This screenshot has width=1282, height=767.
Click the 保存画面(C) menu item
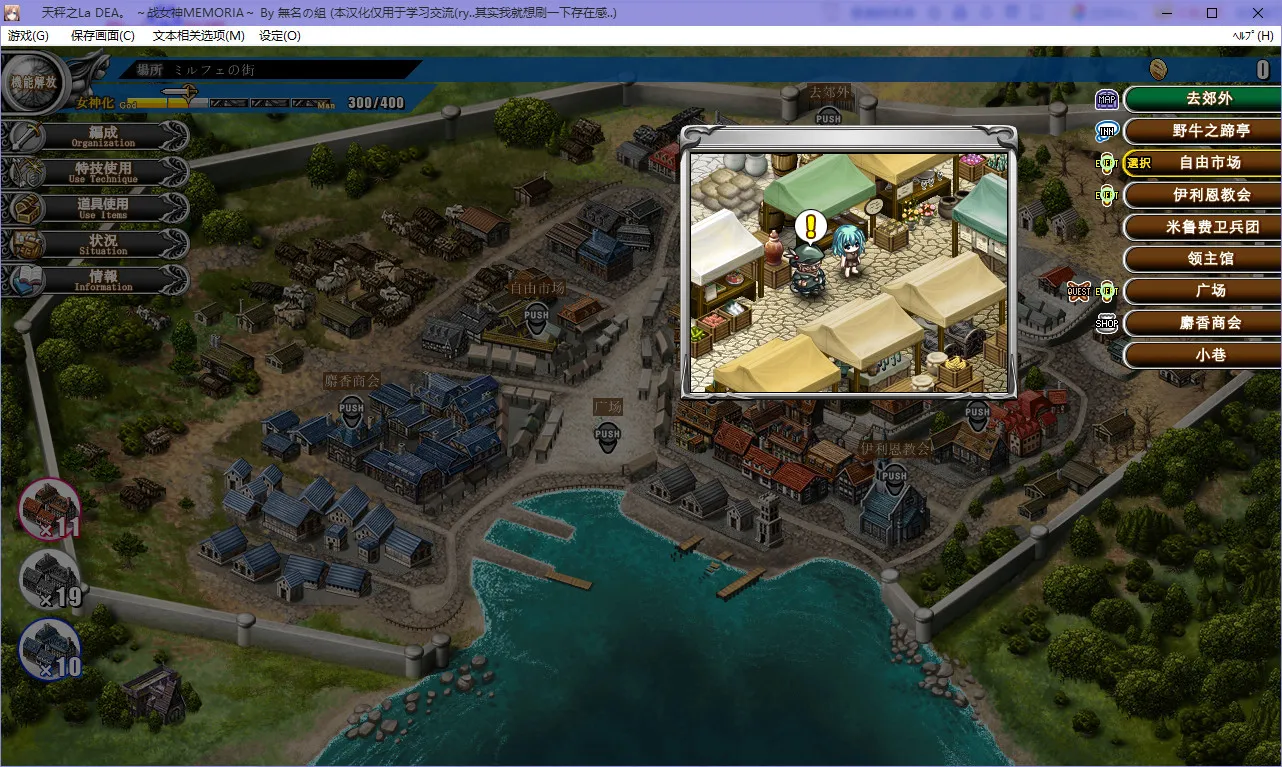[102, 36]
